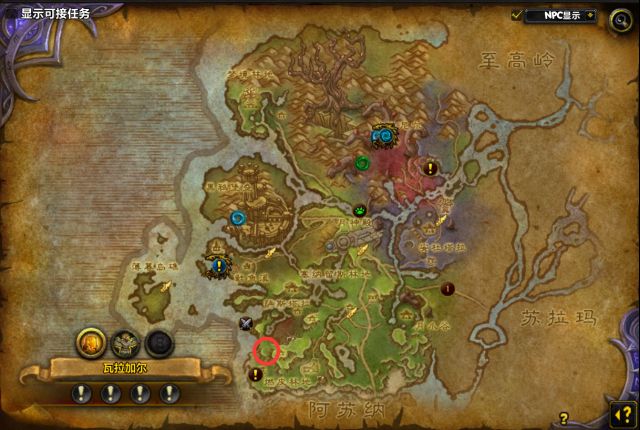Open the NPC显示 dropdown

tap(589, 16)
